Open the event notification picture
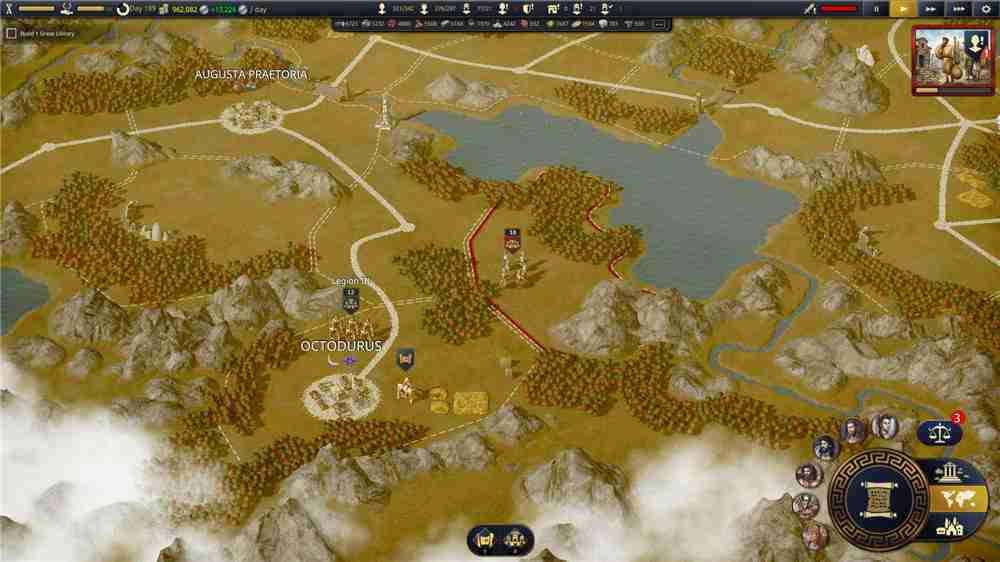1000x562 pixels. coord(953,59)
